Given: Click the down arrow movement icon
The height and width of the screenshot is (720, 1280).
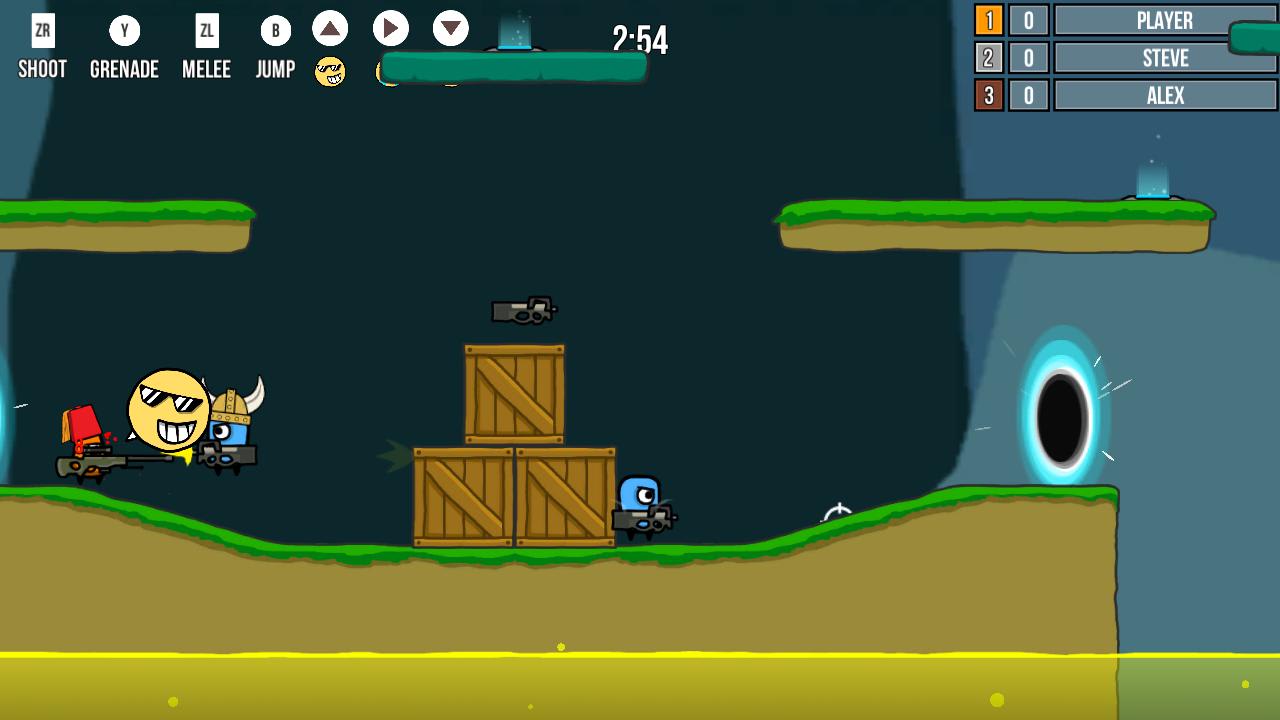Looking at the screenshot, I should [450, 29].
